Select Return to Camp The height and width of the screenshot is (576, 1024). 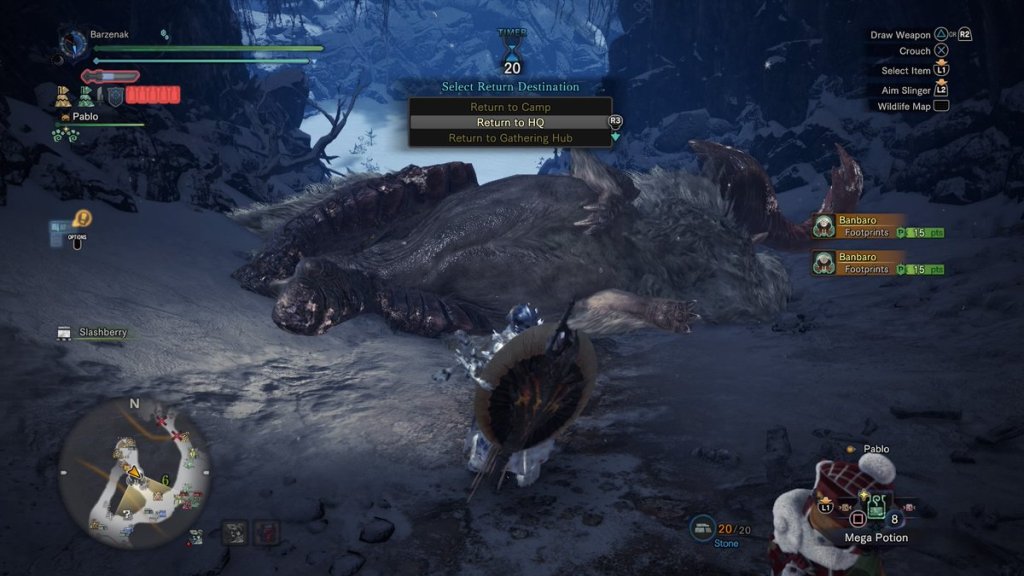coord(510,107)
